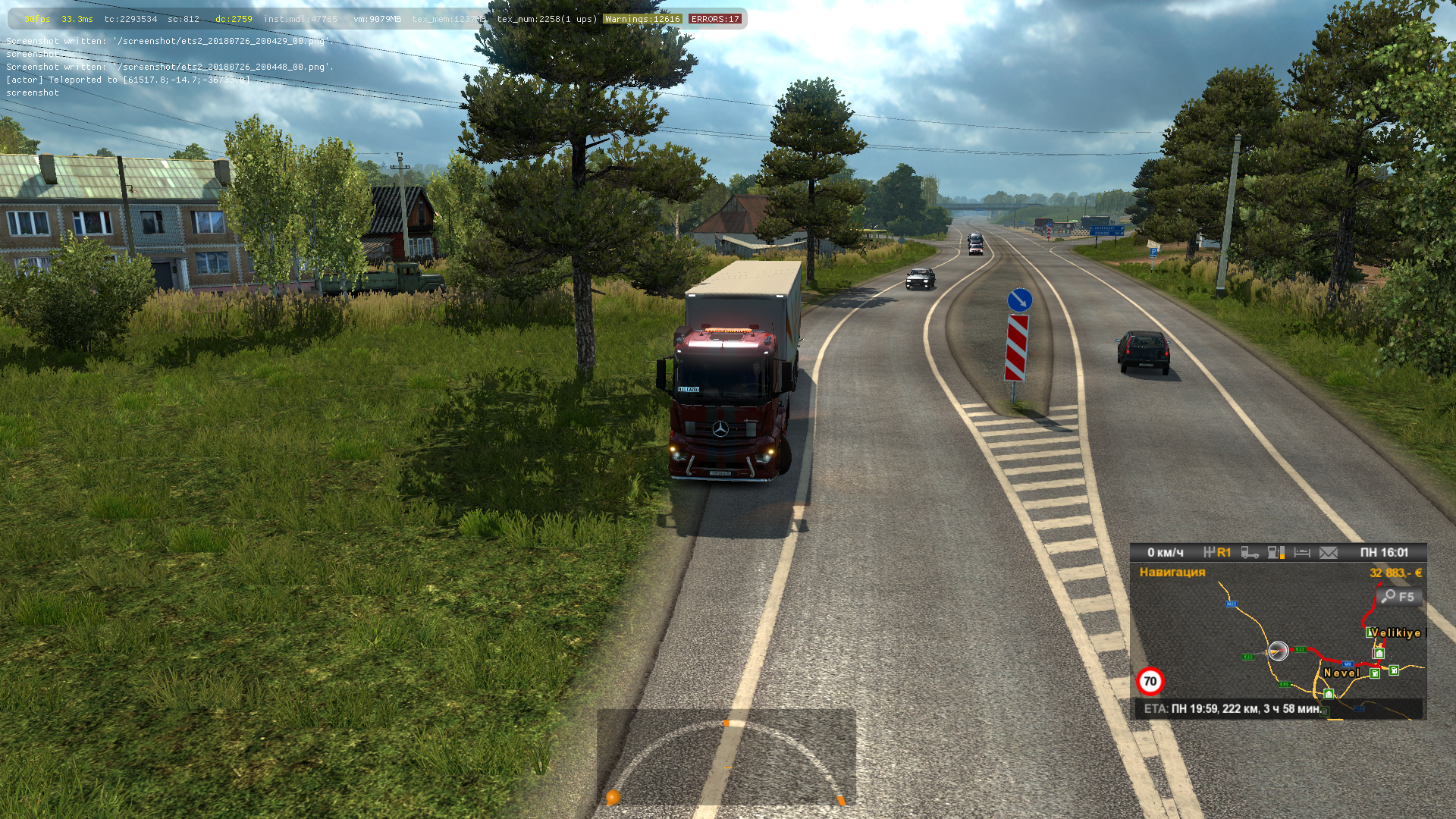Select the Навигация panel title
Screen dimensions: 1456x819
pos(1172,573)
